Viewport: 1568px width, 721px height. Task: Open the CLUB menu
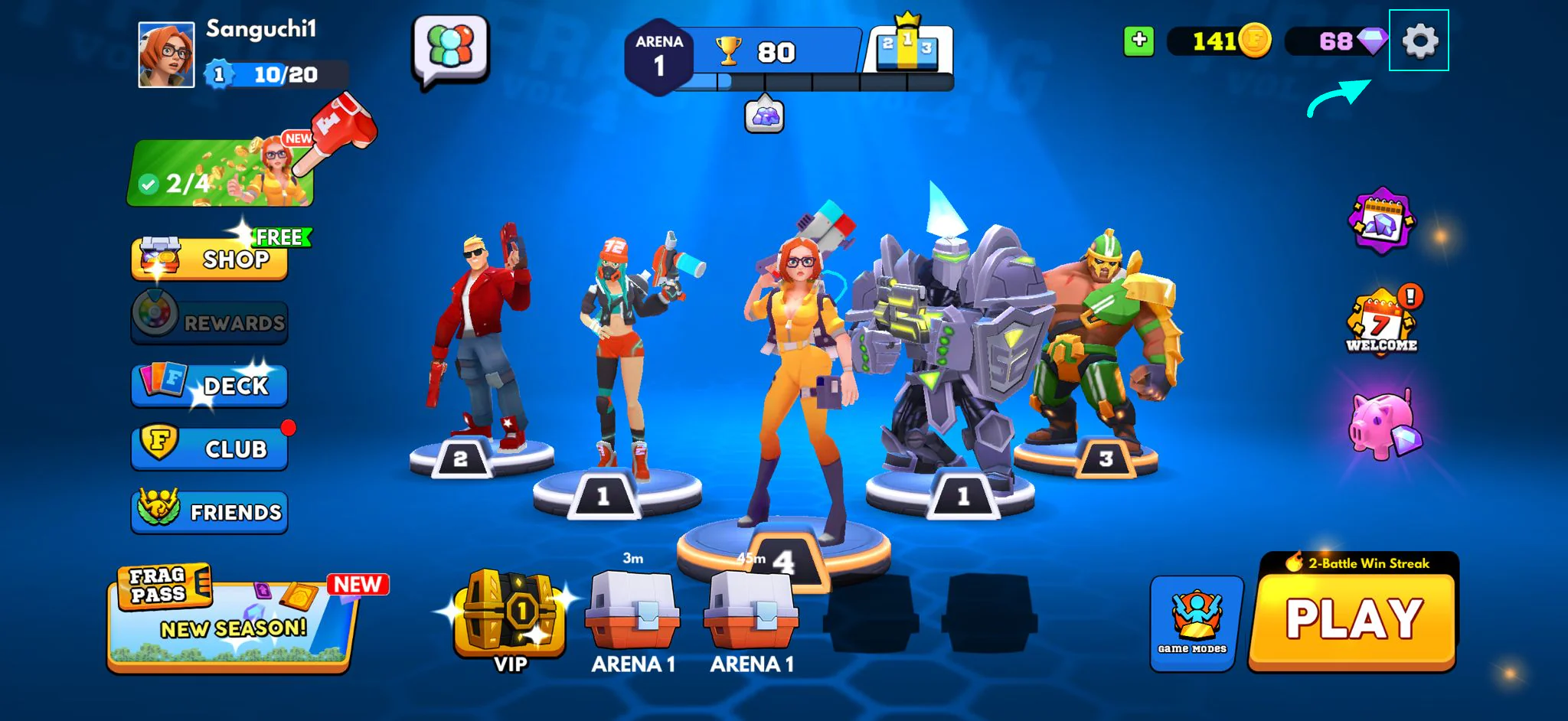211,448
